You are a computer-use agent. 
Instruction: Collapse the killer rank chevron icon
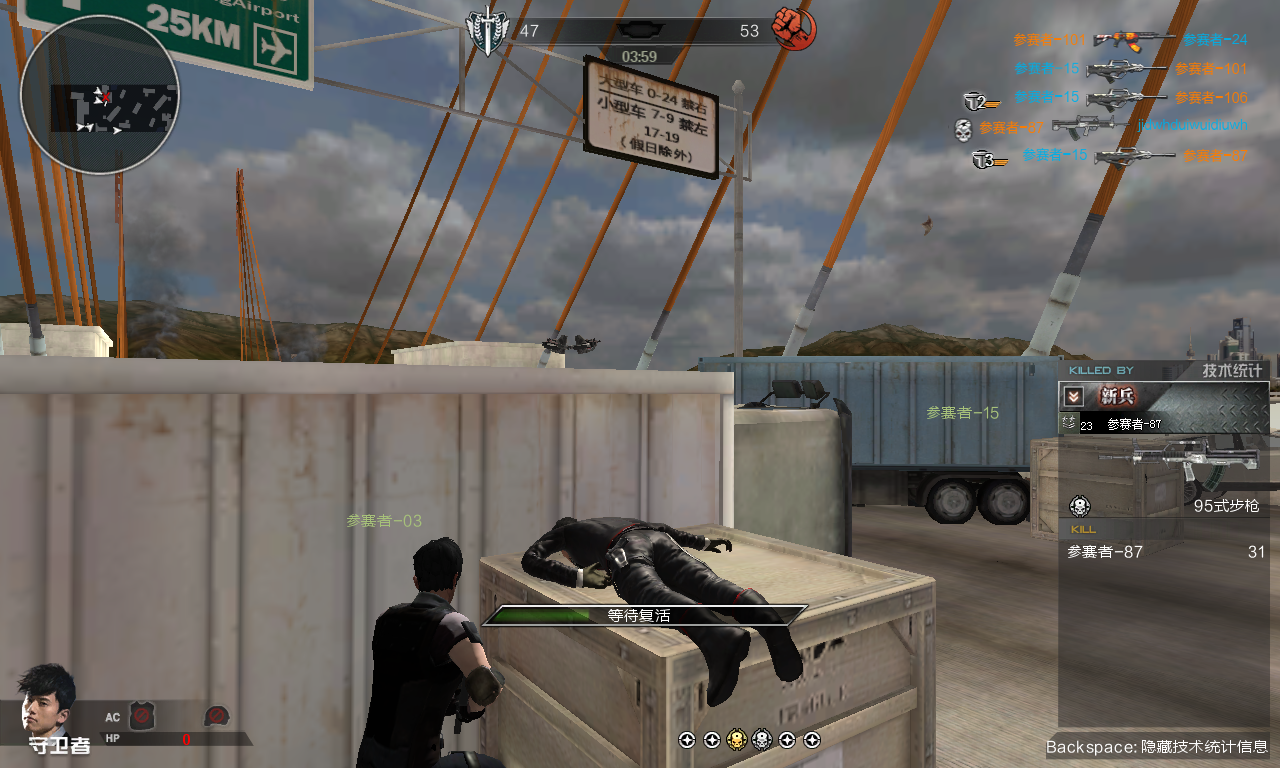[1072, 396]
